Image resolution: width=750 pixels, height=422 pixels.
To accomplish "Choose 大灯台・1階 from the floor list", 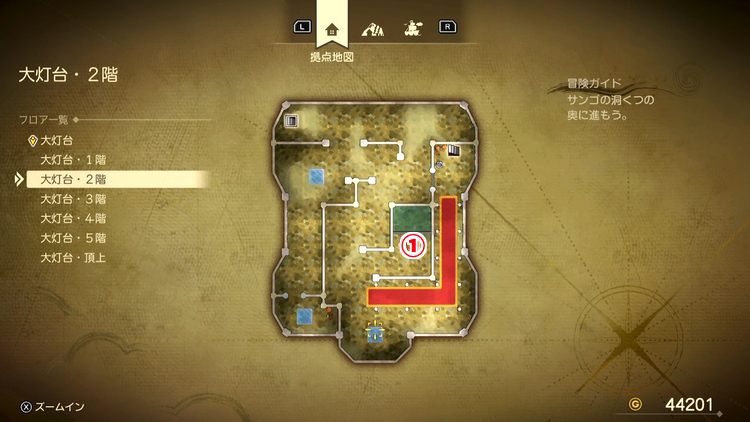I will (73, 160).
